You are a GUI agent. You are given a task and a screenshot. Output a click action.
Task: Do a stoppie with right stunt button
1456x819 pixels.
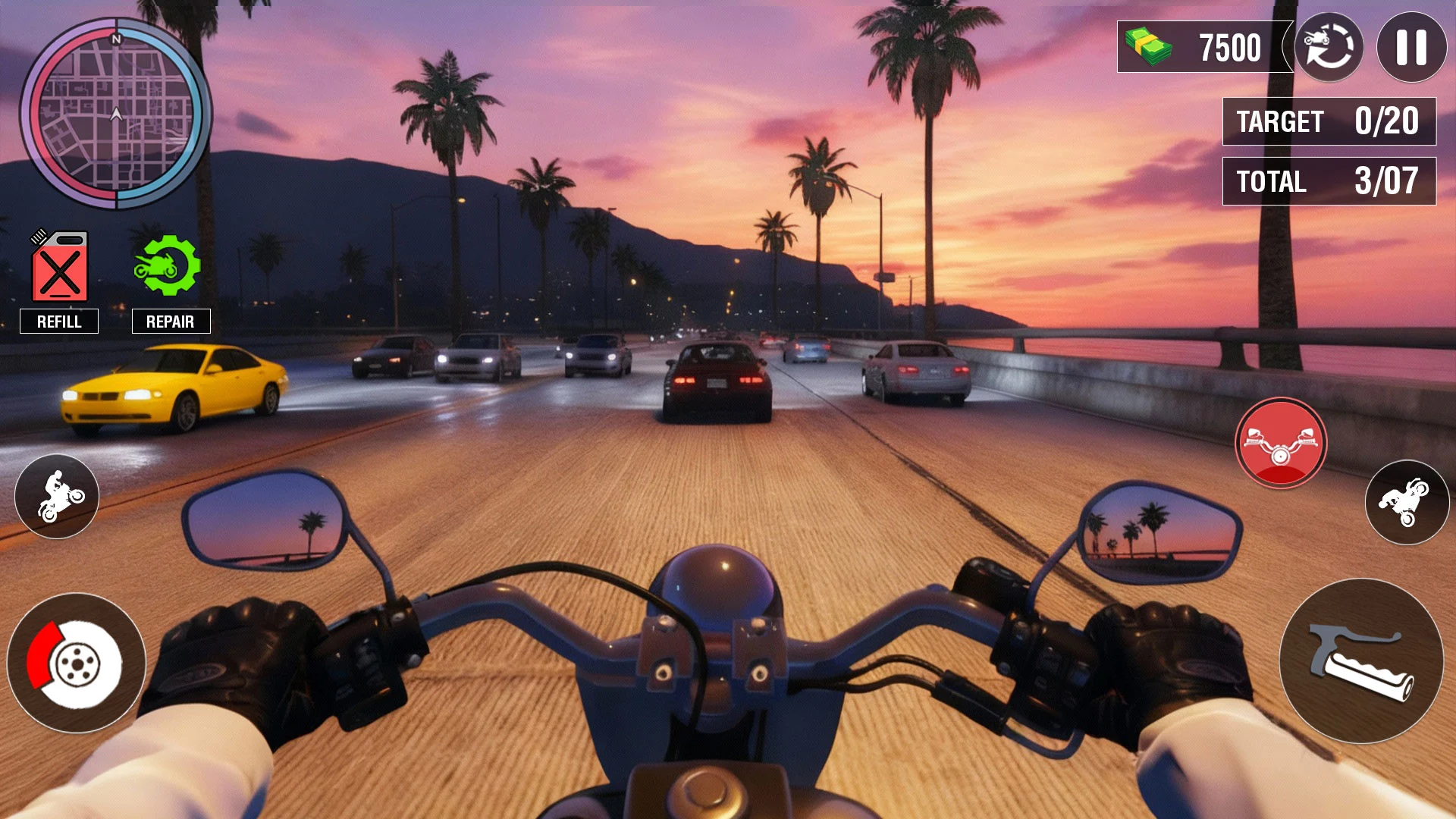pyautogui.click(x=1407, y=502)
